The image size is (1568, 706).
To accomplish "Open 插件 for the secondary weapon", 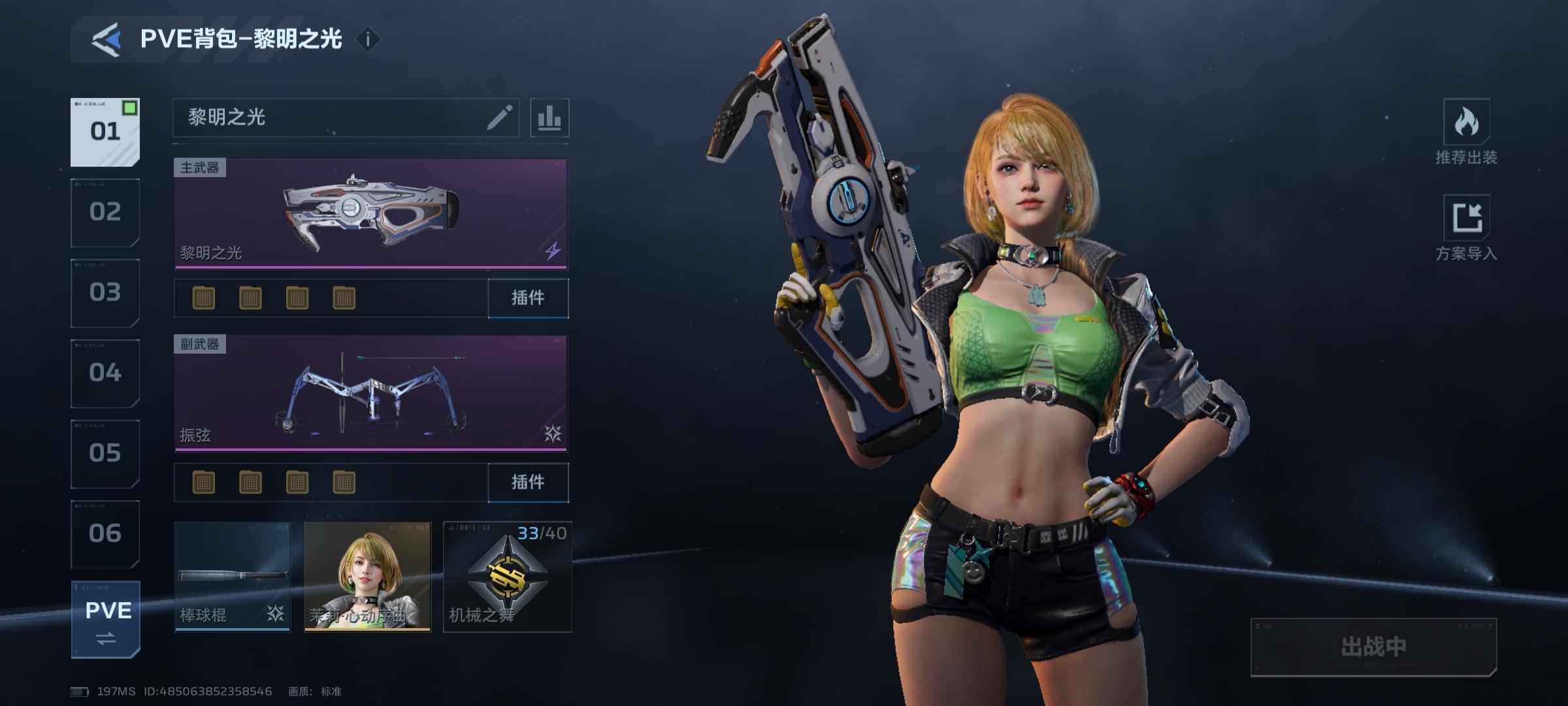I will click(528, 482).
